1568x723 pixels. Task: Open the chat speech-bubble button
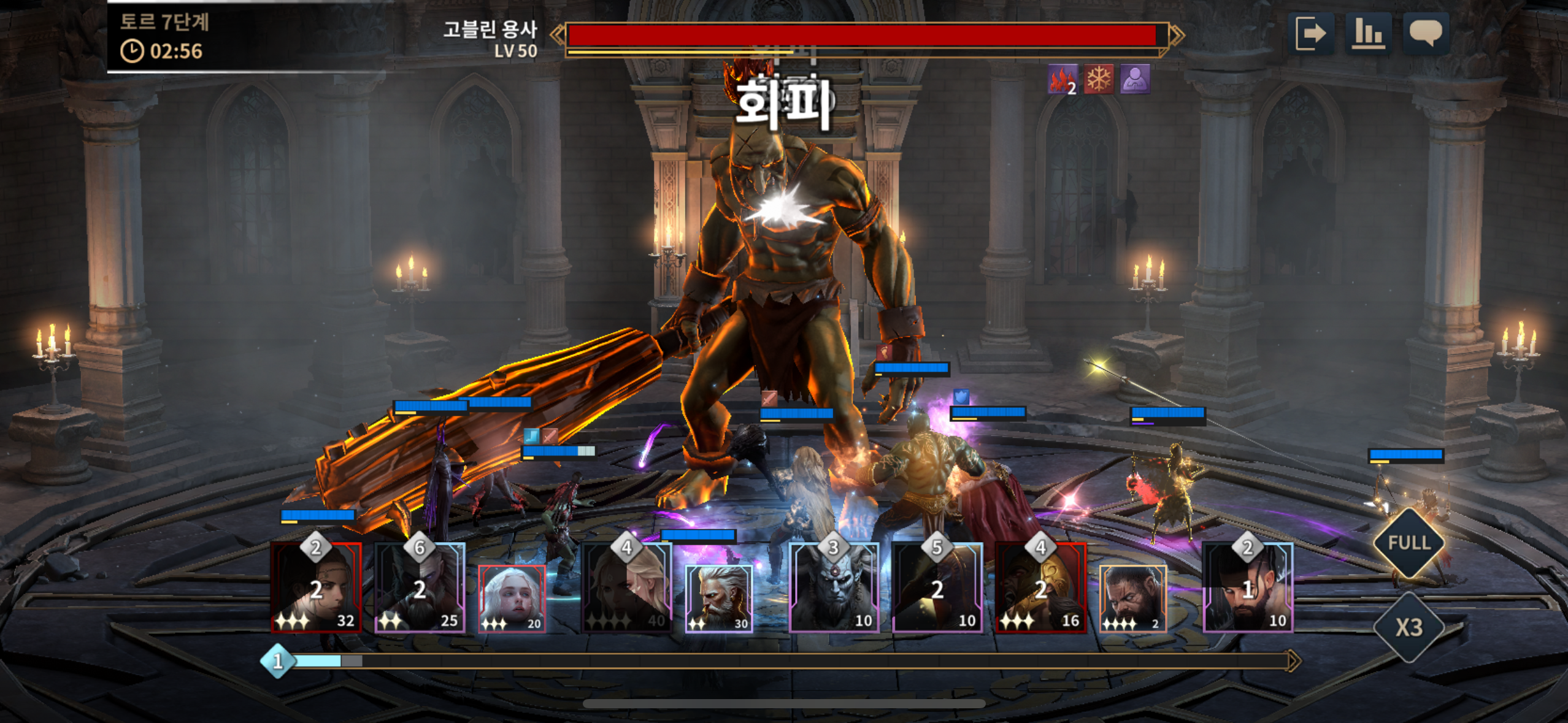point(1426,34)
